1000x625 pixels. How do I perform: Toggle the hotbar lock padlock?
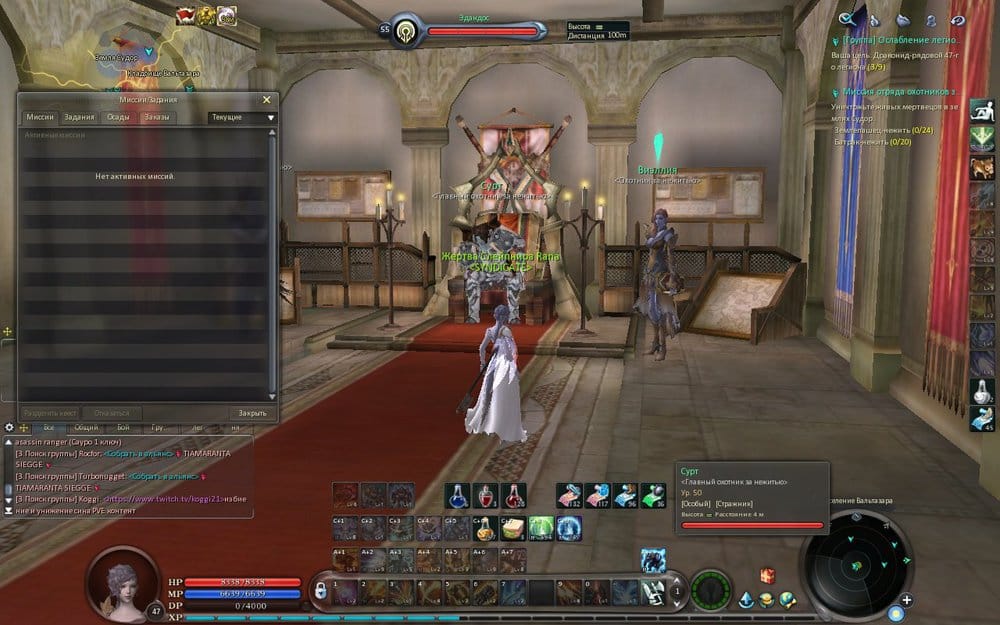pos(321,592)
